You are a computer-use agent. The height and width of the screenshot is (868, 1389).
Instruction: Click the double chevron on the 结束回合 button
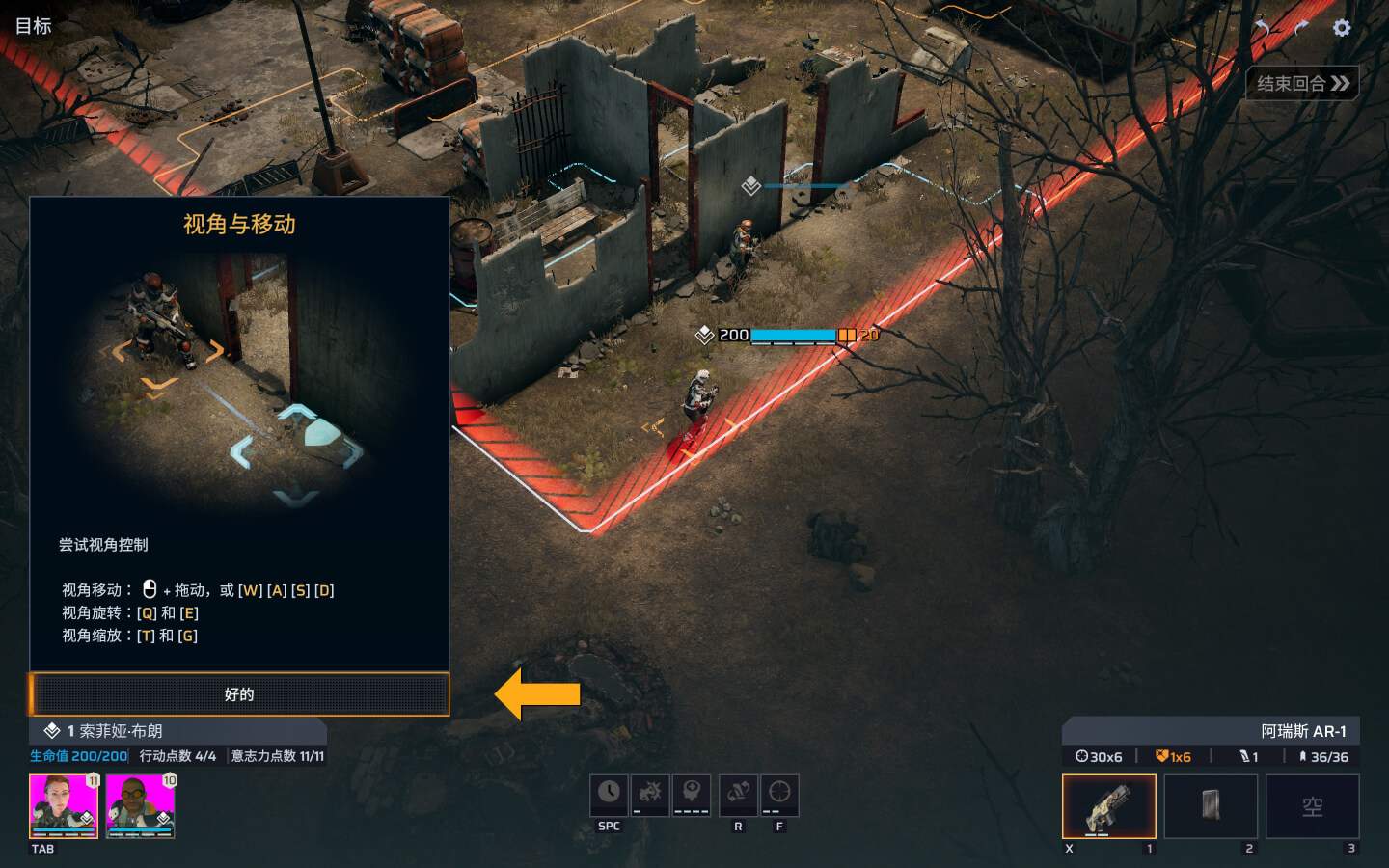tap(1343, 84)
